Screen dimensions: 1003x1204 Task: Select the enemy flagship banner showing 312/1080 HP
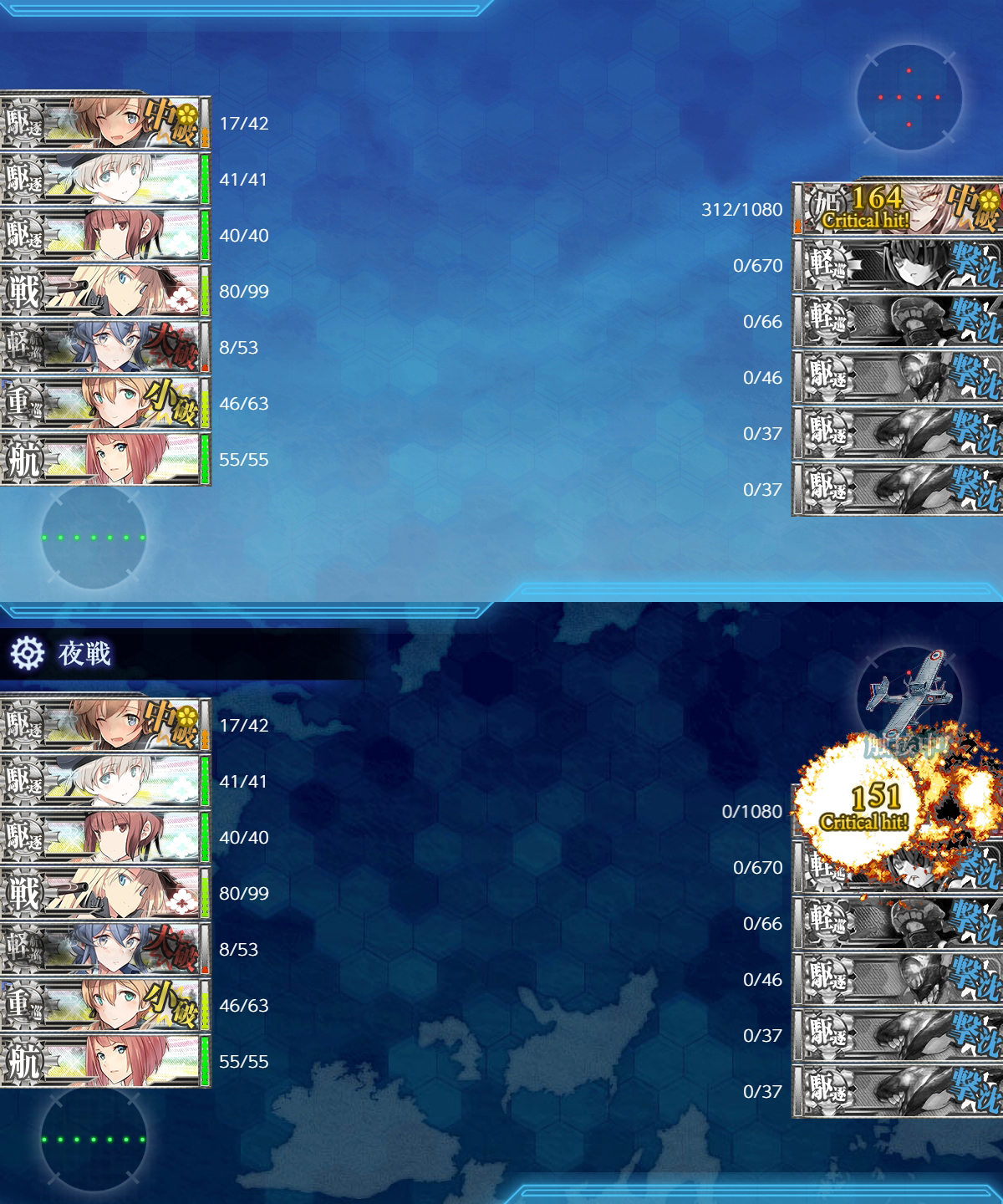(x=897, y=209)
